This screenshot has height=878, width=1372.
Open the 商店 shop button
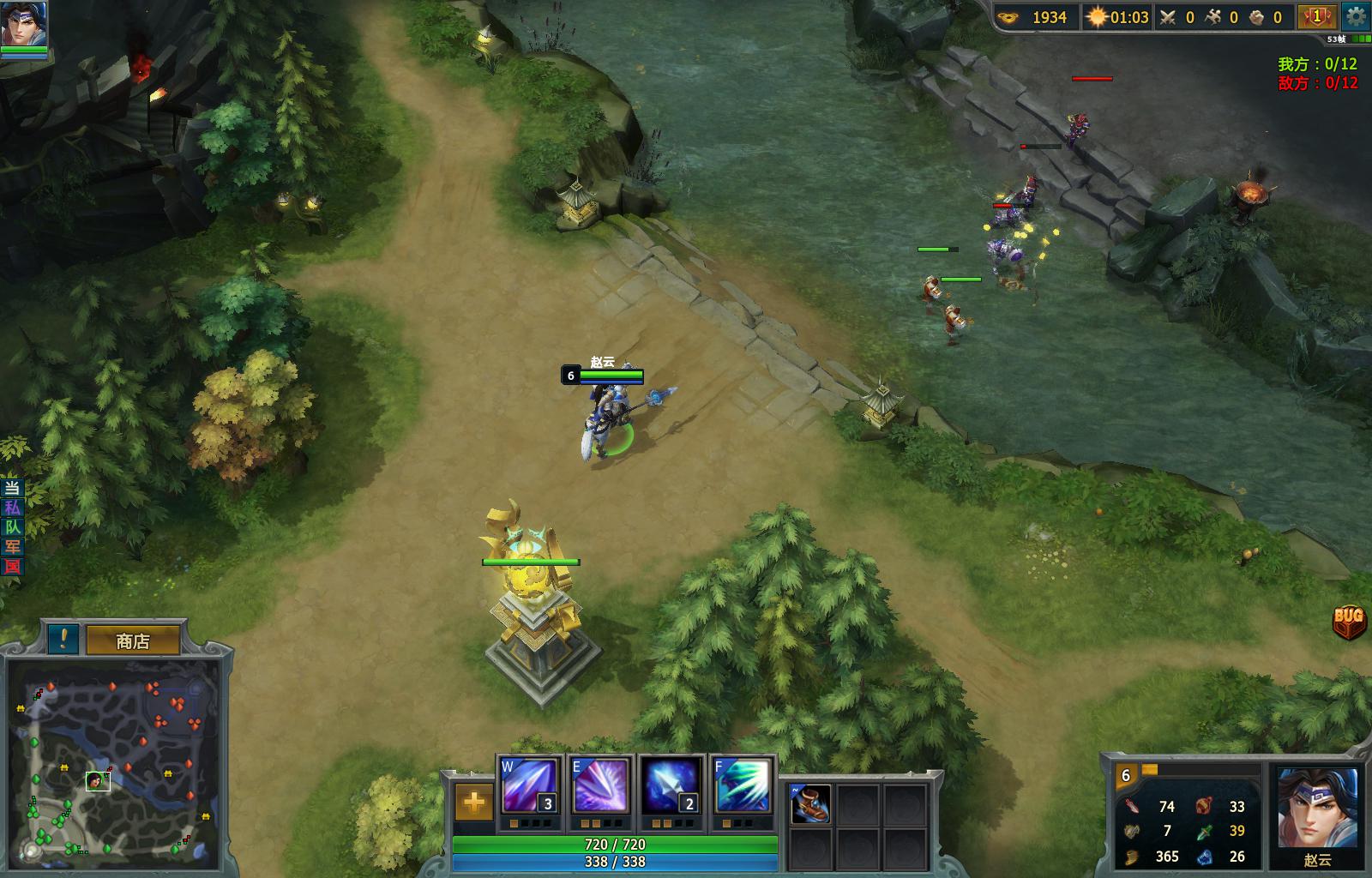coord(133,640)
